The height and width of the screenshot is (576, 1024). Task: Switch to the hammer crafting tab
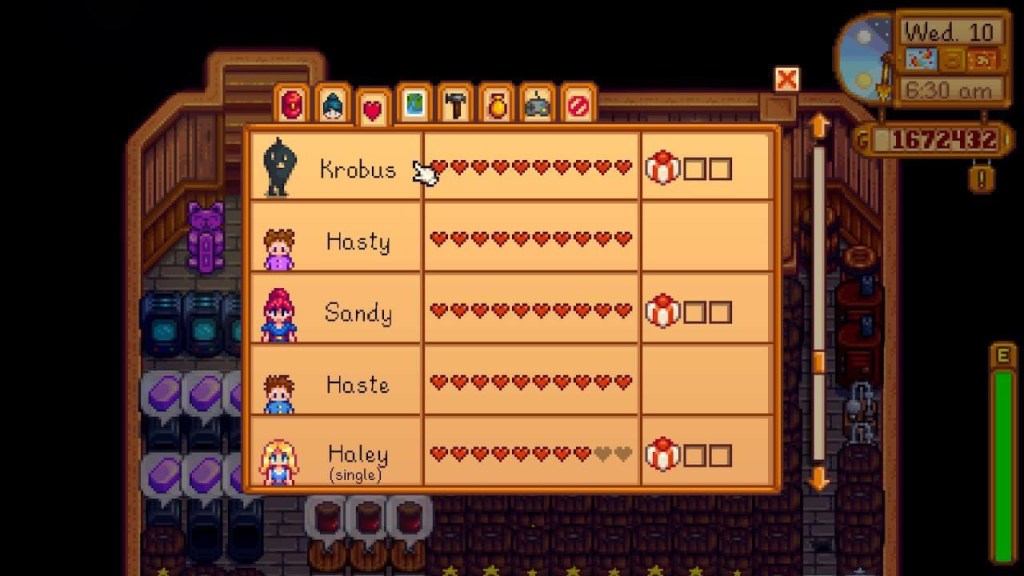pos(456,105)
